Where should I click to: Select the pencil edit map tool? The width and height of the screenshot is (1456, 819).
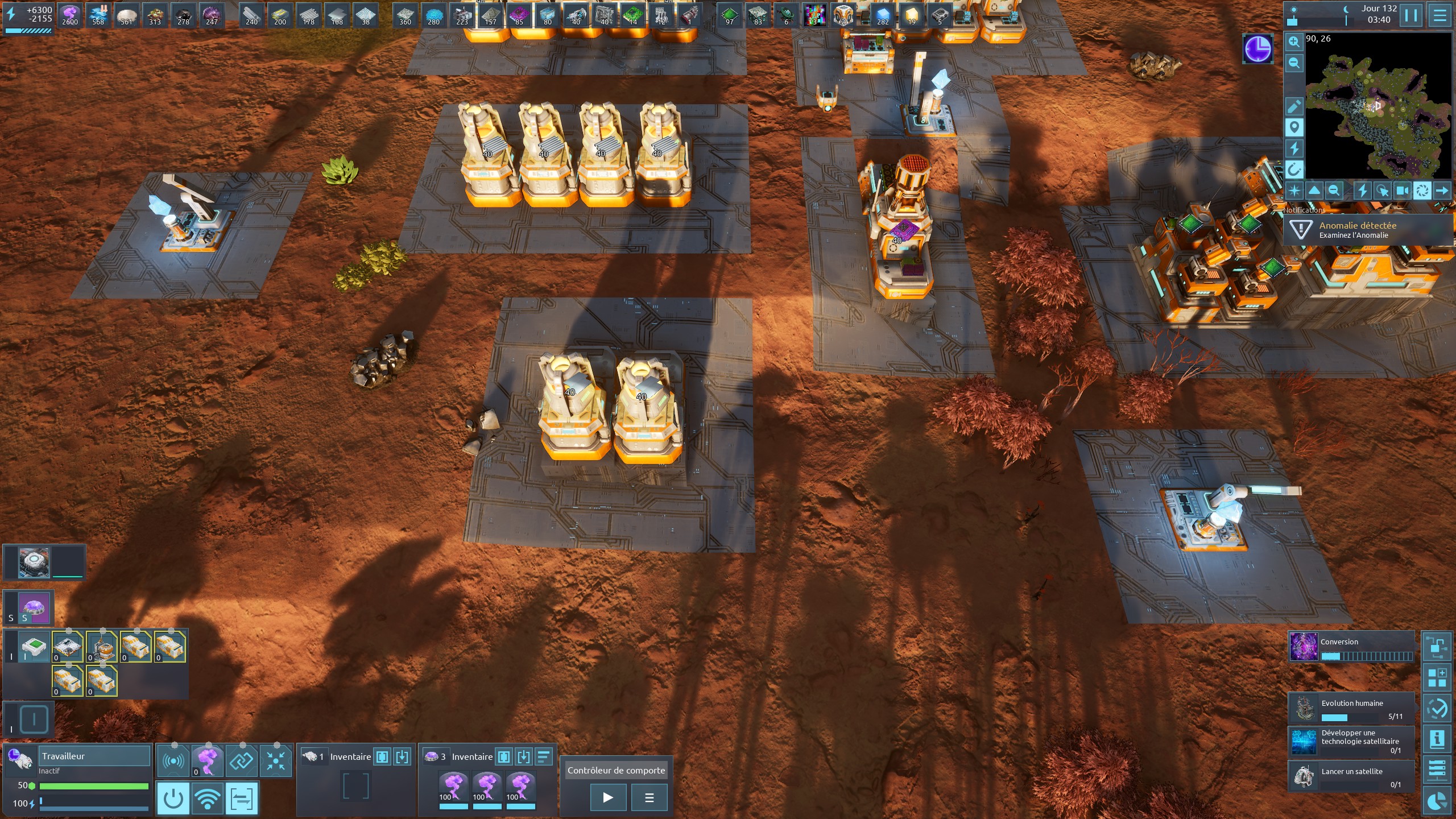1294,106
